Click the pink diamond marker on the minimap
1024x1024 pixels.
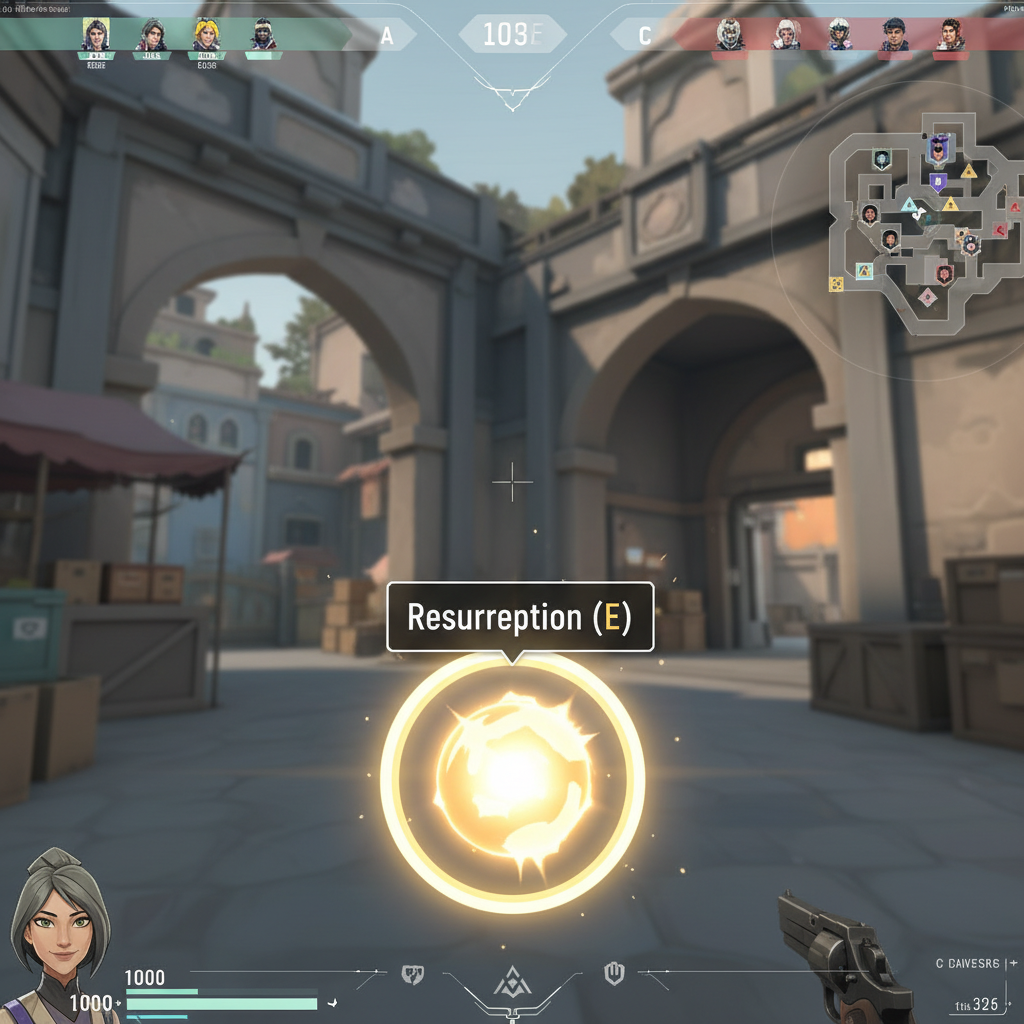click(x=927, y=296)
